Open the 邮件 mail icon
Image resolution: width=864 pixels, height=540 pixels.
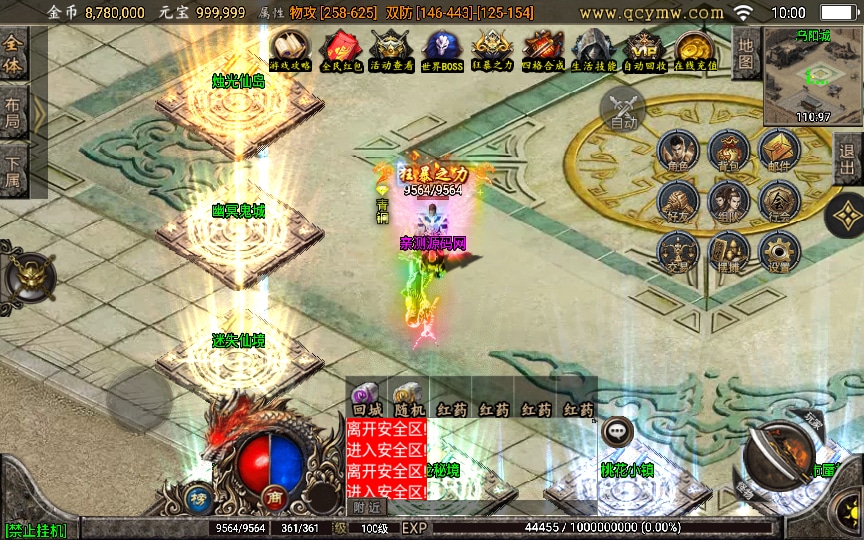click(x=779, y=152)
